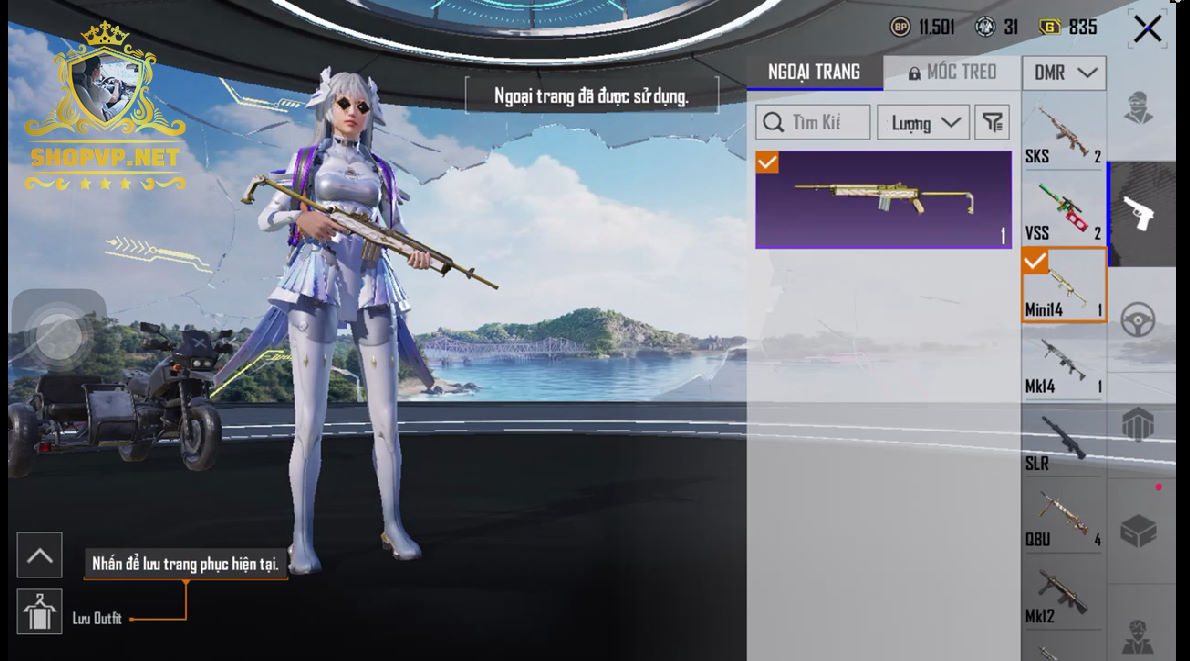Viewport: 1190px width, 661px height.
Task: Open the character outfit category
Action: 1139,107
